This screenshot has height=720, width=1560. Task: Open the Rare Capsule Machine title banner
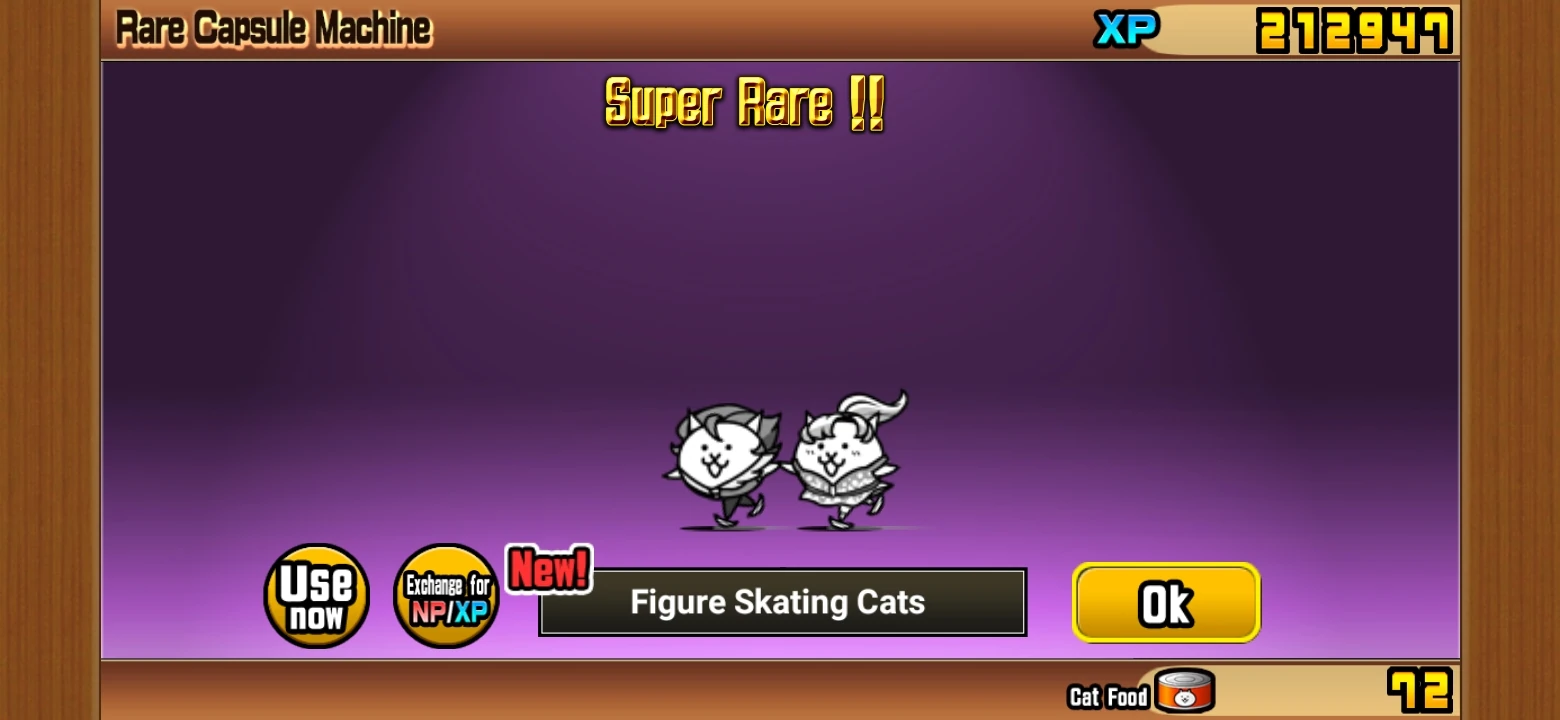click(x=273, y=27)
